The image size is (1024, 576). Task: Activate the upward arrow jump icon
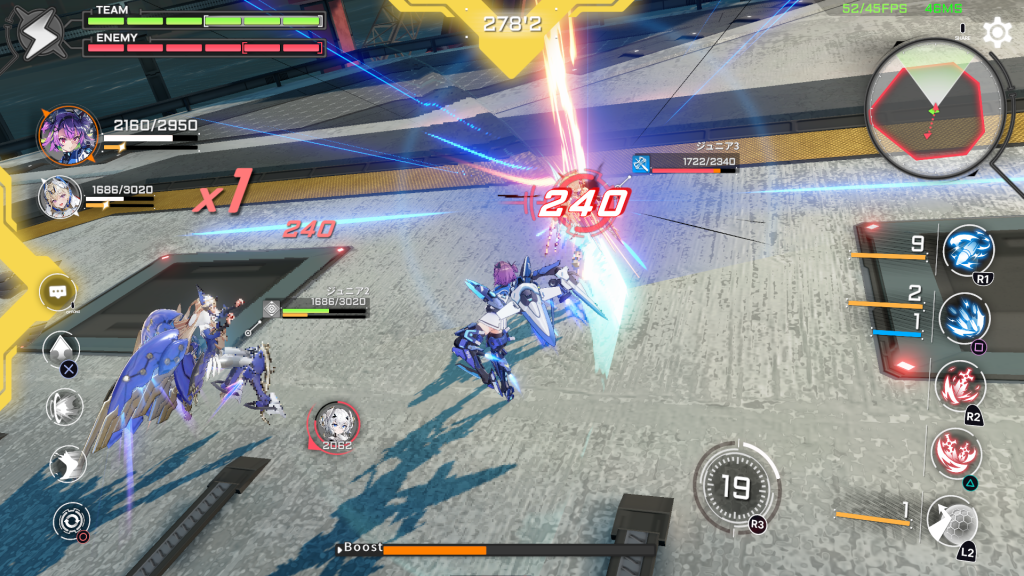[61, 350]
